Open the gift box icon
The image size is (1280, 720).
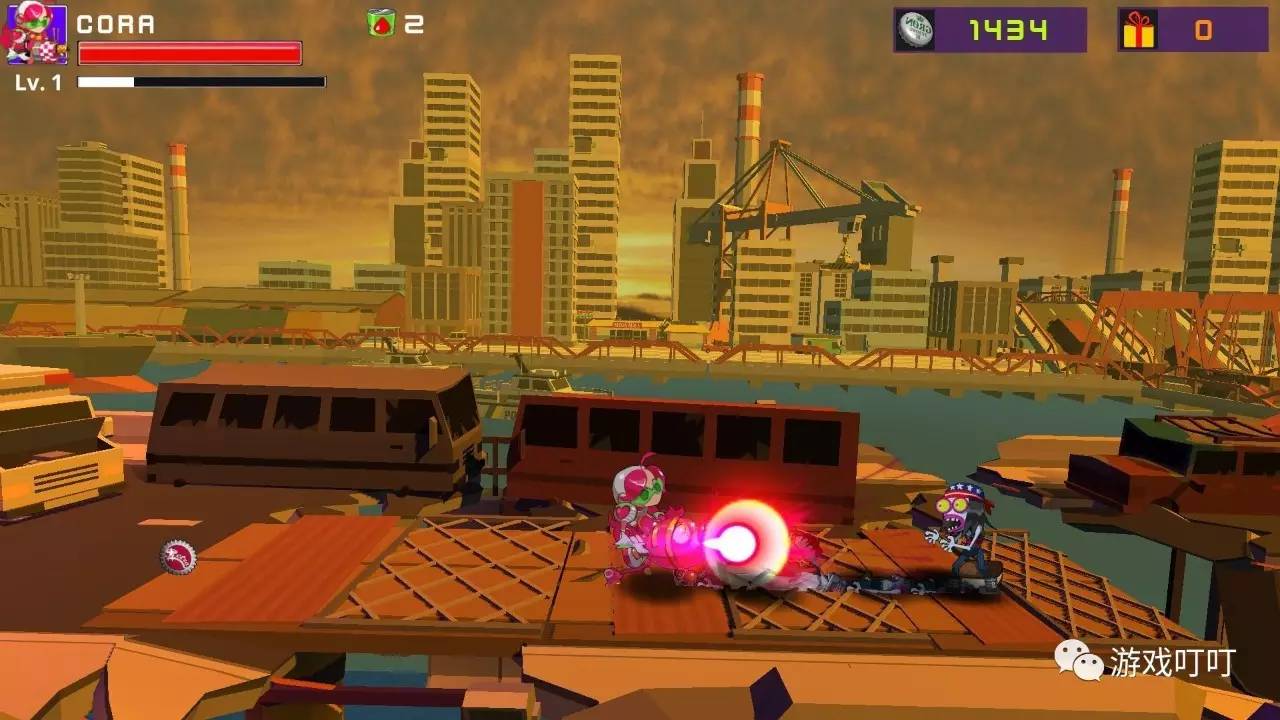1138,30
